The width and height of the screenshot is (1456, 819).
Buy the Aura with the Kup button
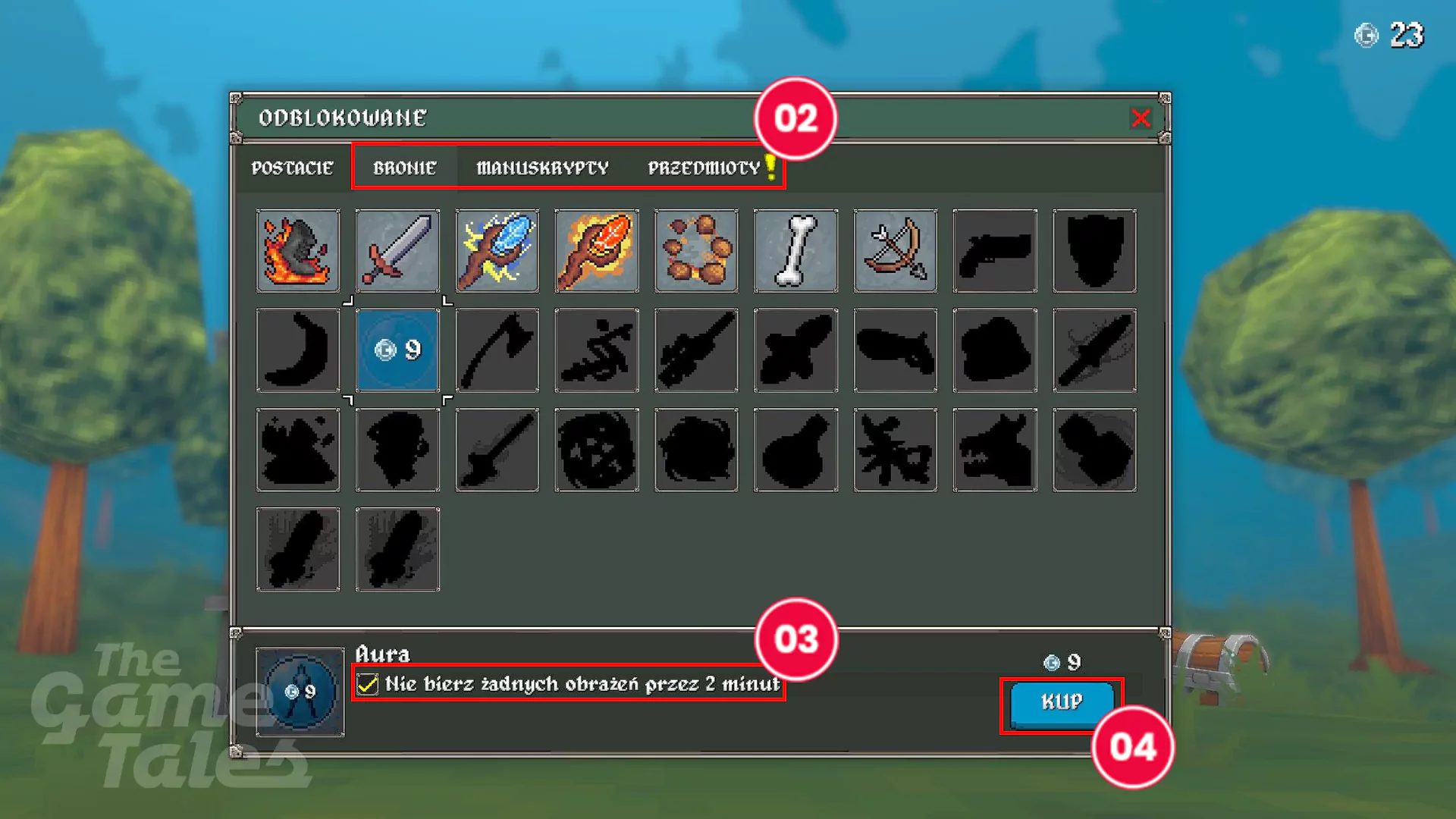[x=1061, y=702]
